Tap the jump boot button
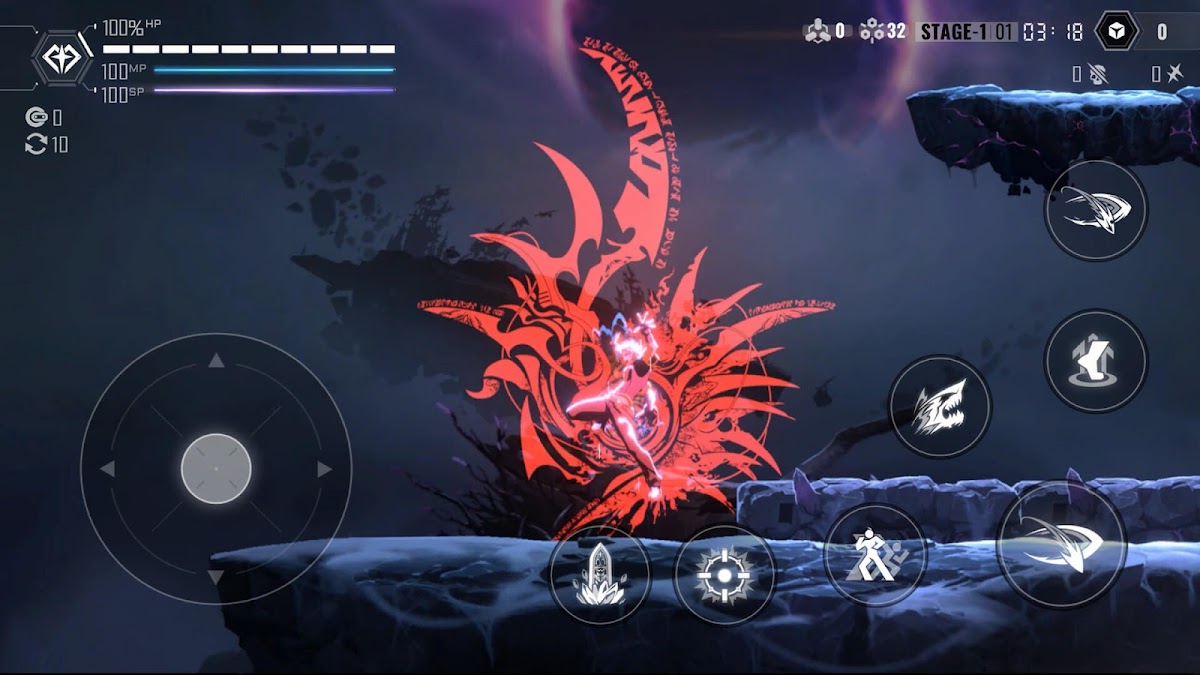 (1096, 361)
